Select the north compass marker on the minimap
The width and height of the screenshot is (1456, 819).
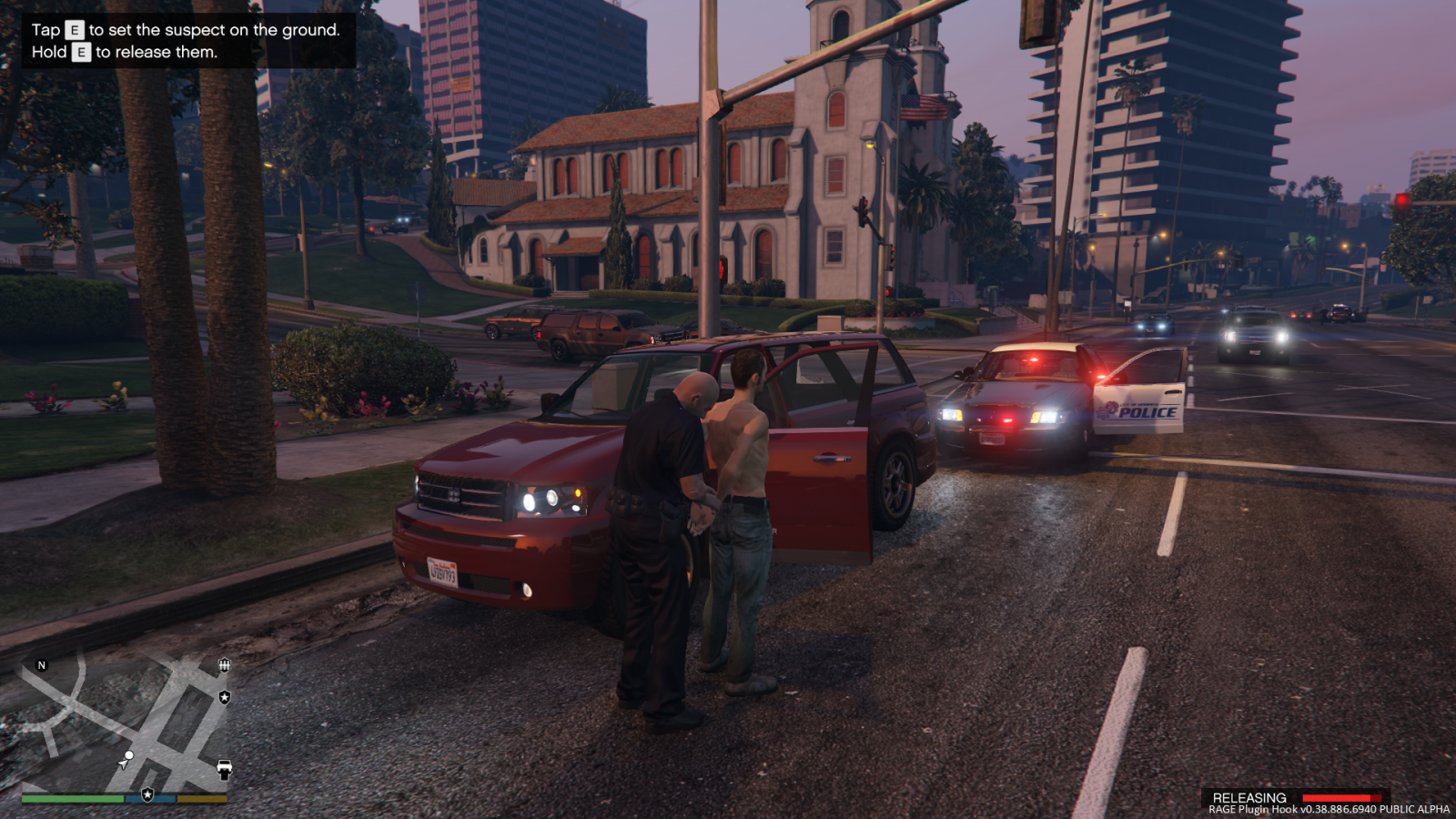coord(41,665)
